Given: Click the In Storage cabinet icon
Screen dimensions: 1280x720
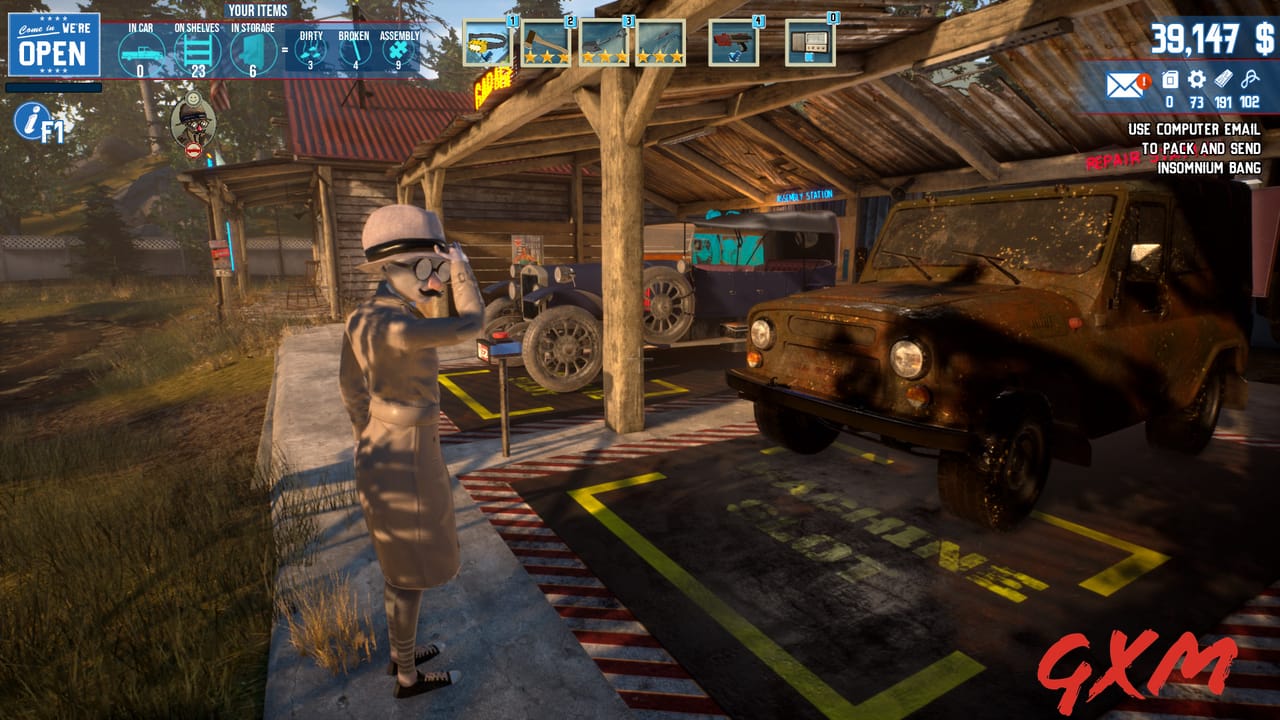Looking at the screenshot, I should coord(252,50).
